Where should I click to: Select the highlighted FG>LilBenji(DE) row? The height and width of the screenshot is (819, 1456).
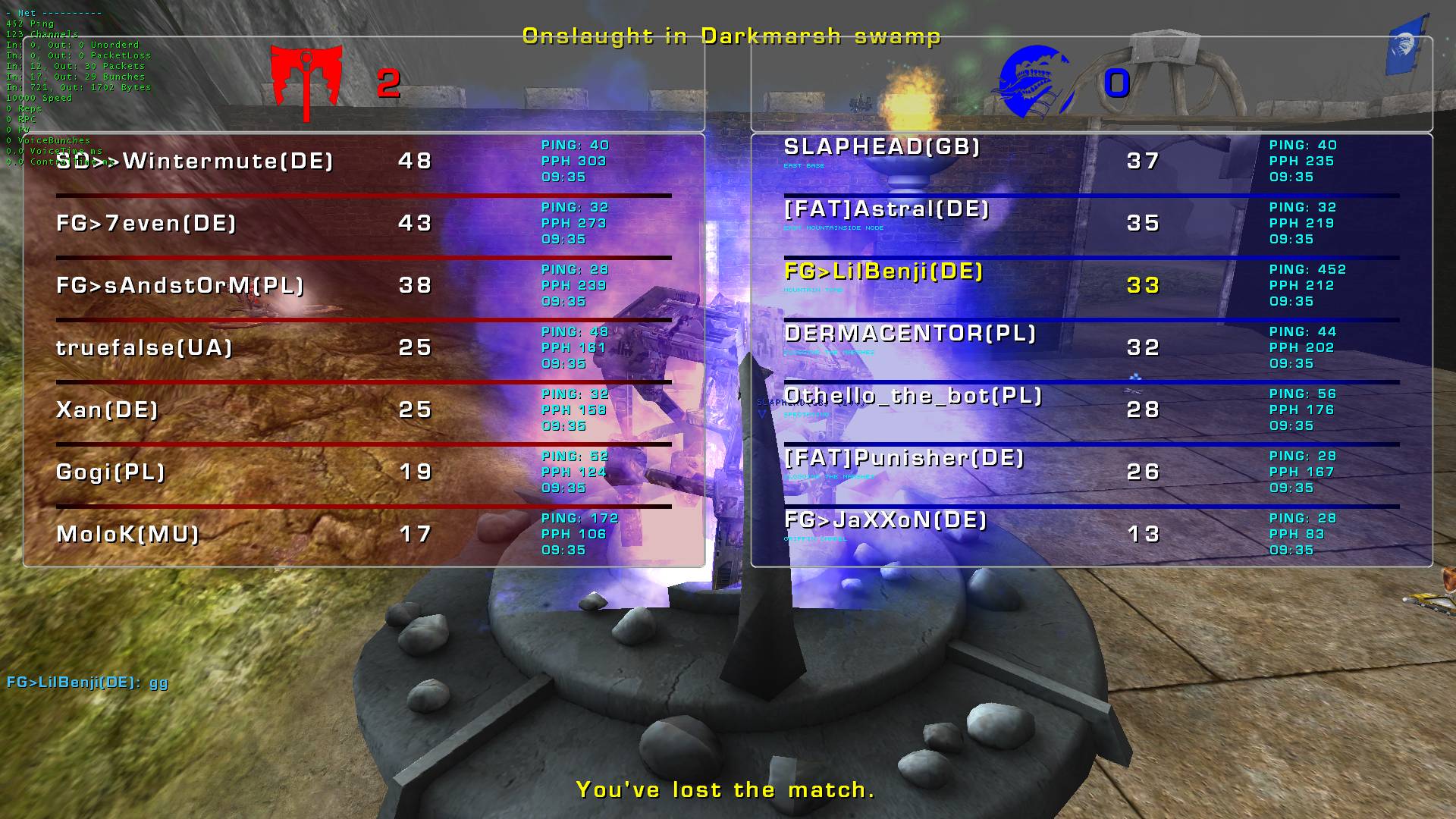tap(883, 271)
